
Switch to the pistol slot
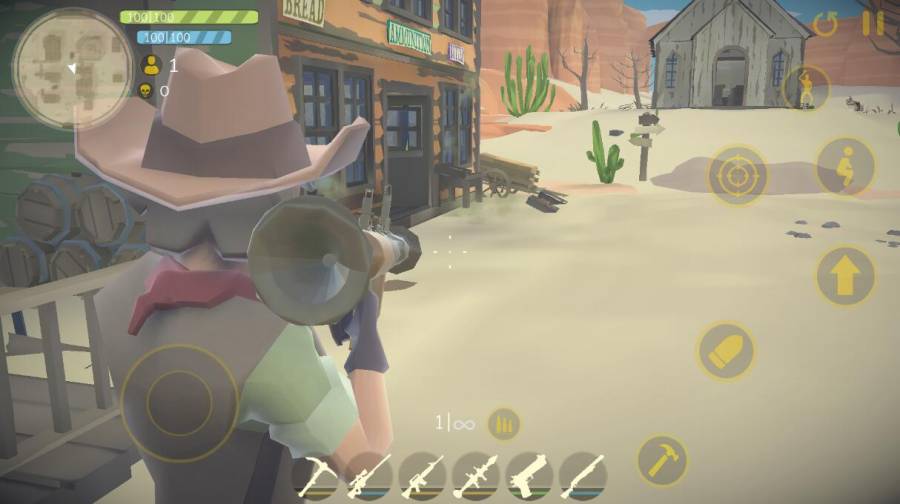(x=529, y=476)
